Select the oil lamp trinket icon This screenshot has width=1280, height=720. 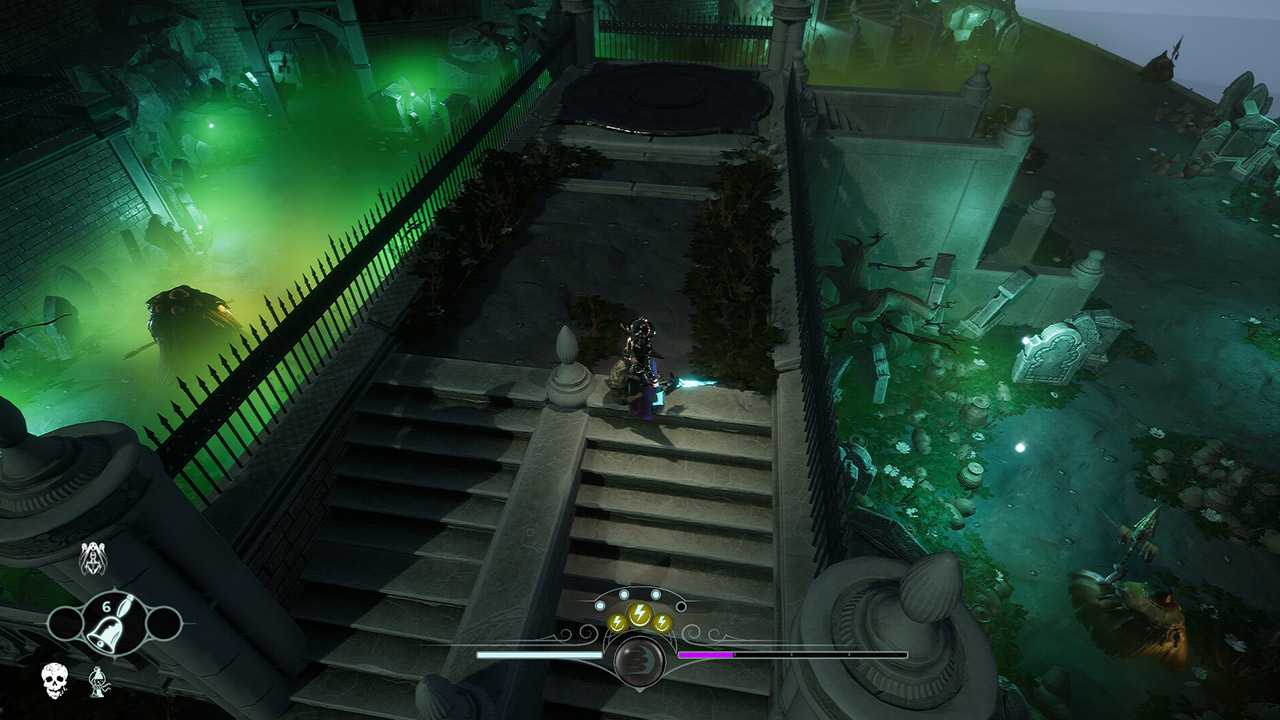(x=96, y=680)
